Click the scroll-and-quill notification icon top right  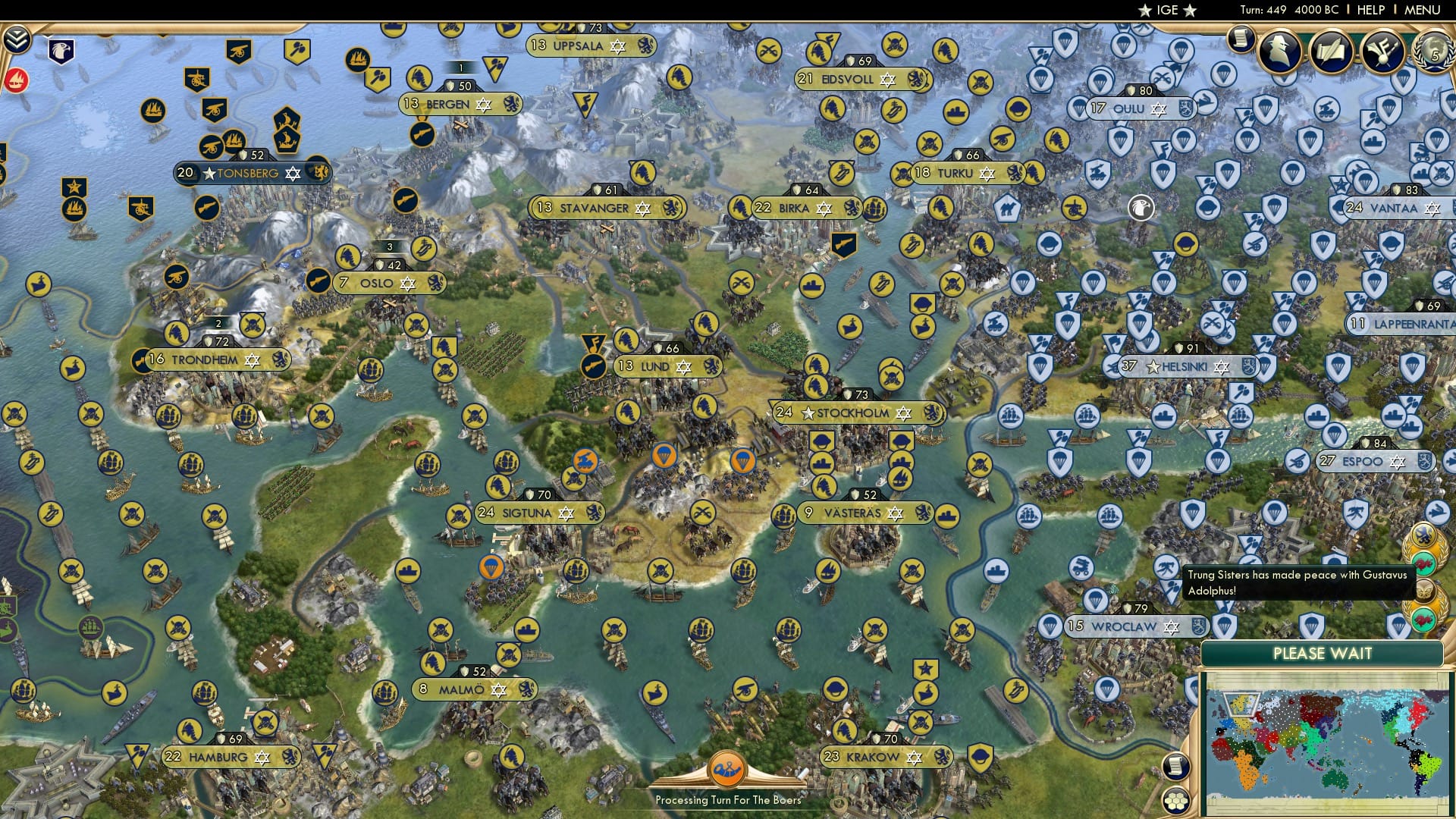click(x=1330, y=51)
